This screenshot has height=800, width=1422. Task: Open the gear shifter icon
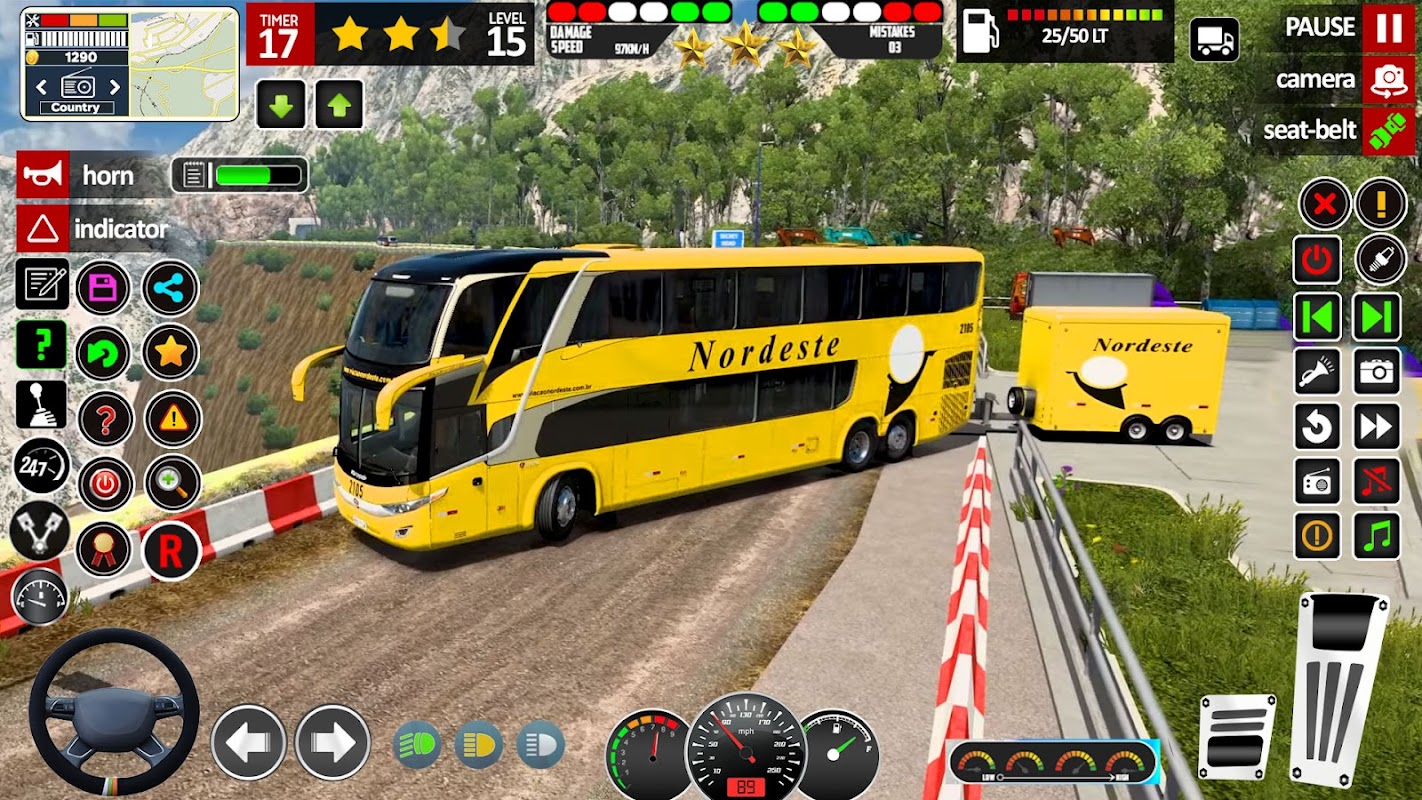click(x=41, y=404)
